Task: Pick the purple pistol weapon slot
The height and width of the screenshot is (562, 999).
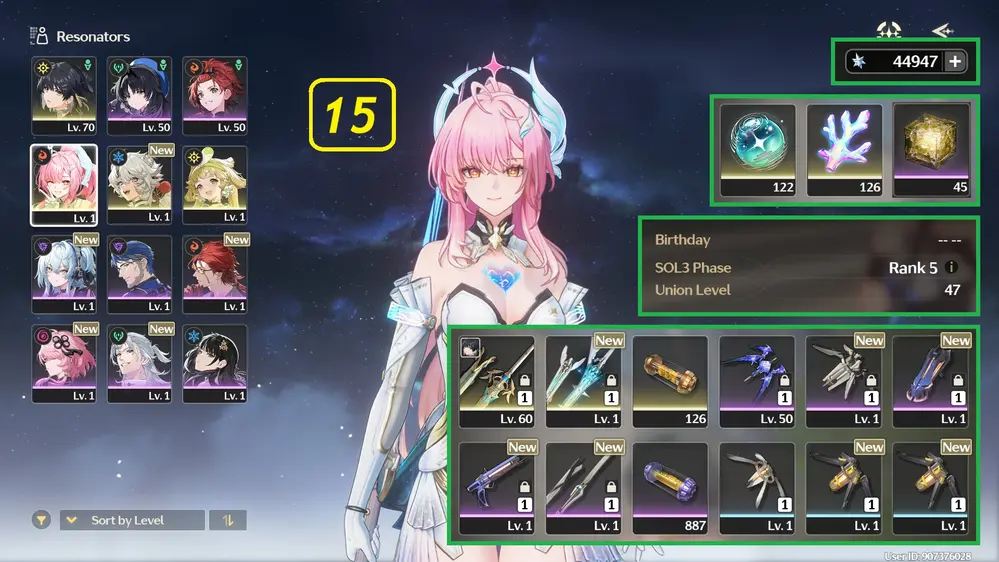Action: 497,488
